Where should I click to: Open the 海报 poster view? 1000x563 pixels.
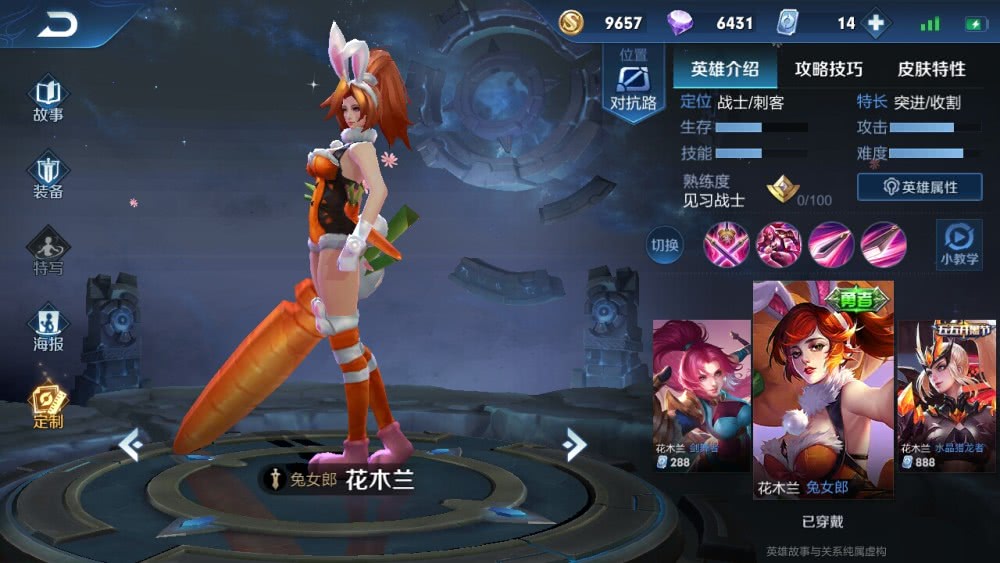tap(48, 330)
